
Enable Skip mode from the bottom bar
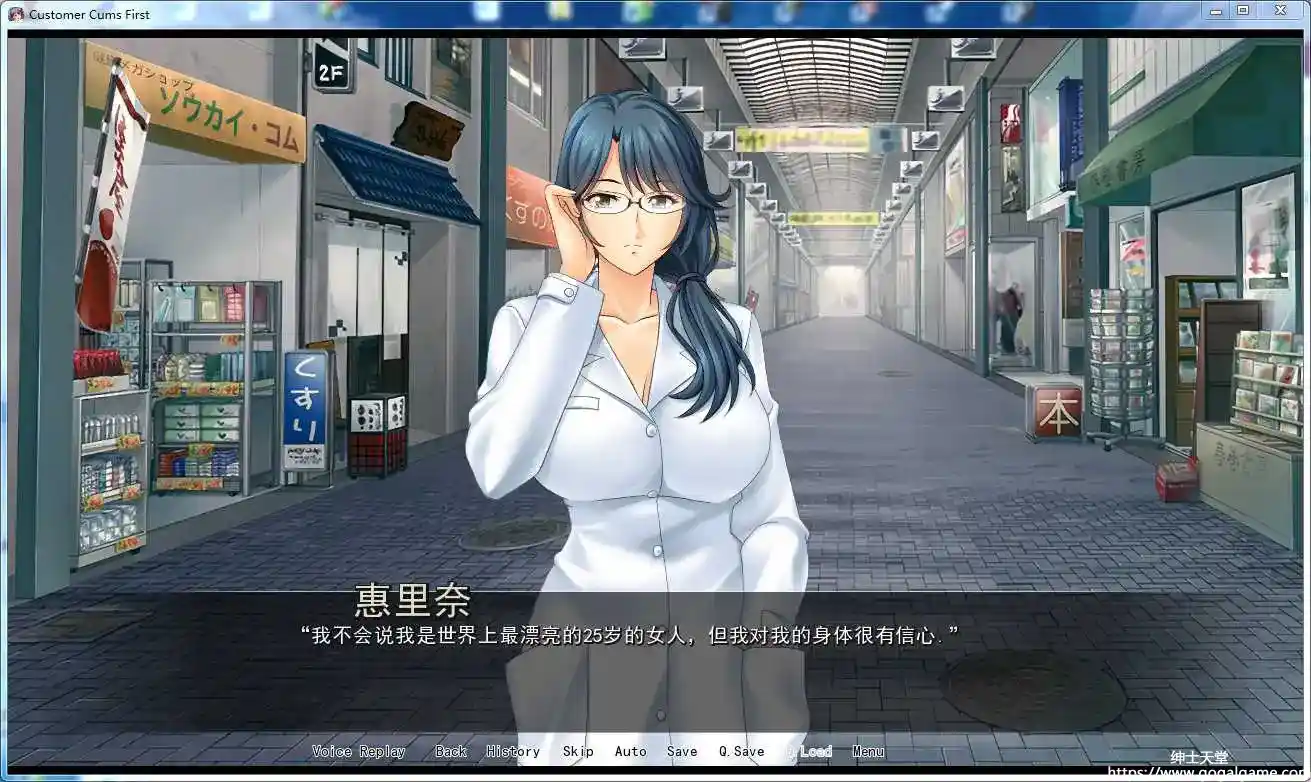(579, 751)
